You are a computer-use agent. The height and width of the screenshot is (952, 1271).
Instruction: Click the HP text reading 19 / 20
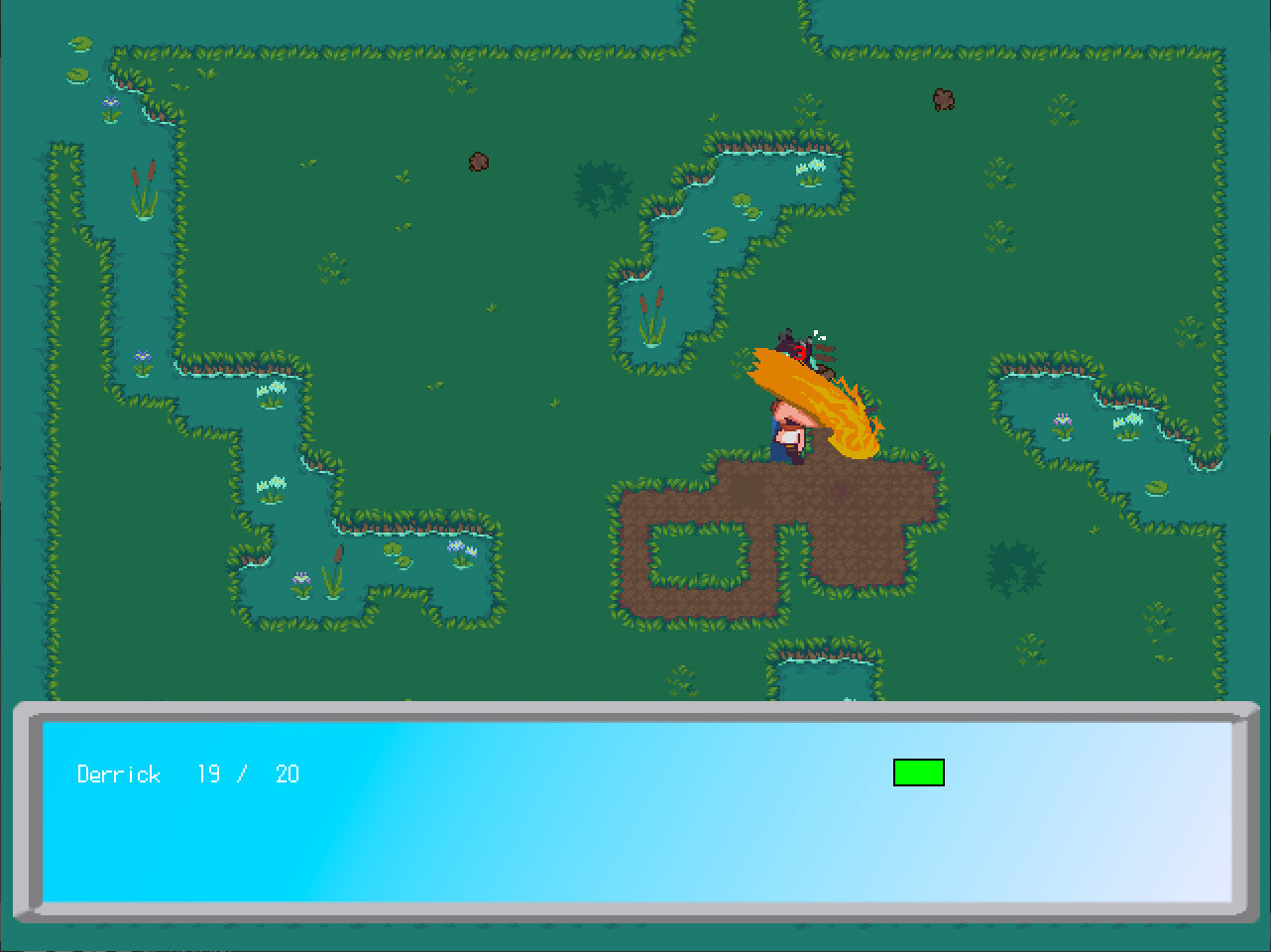251,774
